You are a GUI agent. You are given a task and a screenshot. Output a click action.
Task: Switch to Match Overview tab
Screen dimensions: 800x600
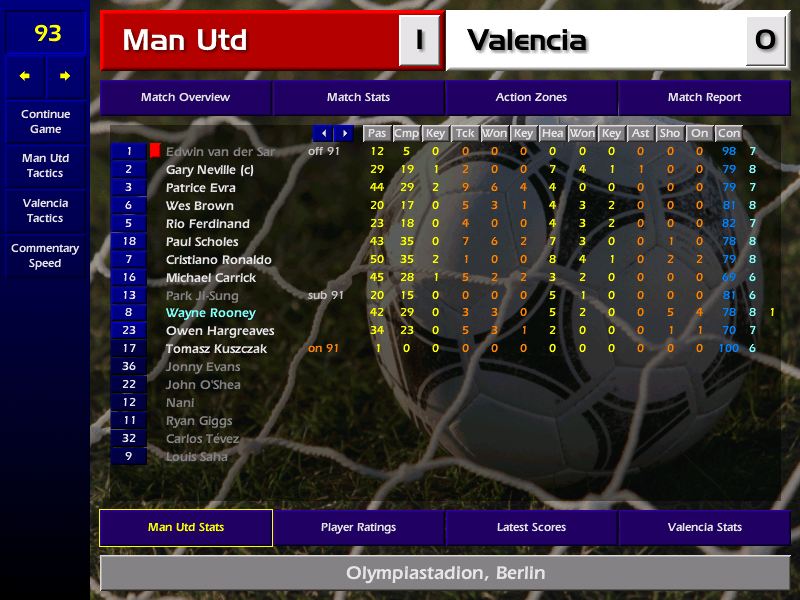point(185,98)
